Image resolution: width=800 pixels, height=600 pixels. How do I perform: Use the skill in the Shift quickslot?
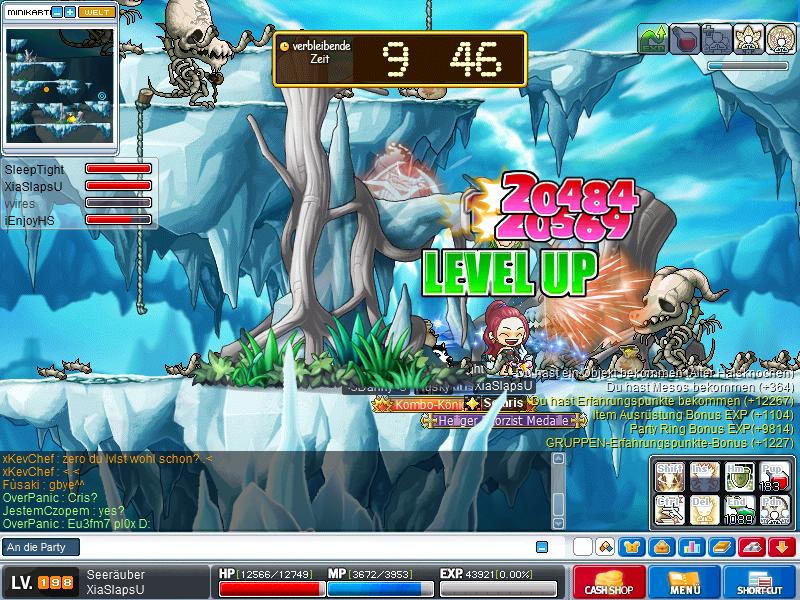[x=669, y=474]
